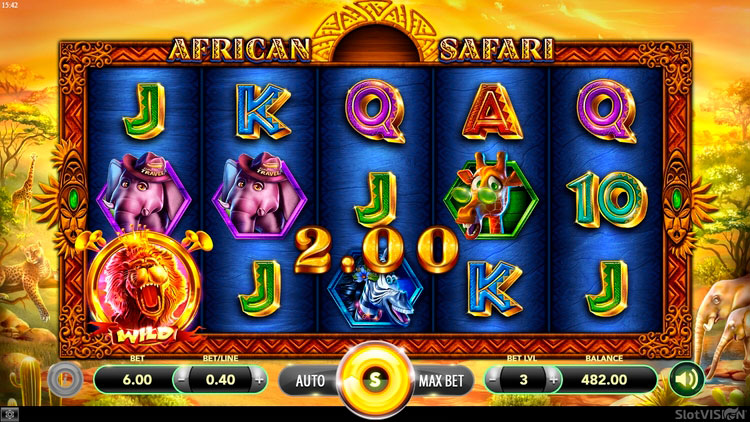Lower the bet level with minus
Image resolution: width=750 pixels, height=422 pixels.
coord(495,380)
